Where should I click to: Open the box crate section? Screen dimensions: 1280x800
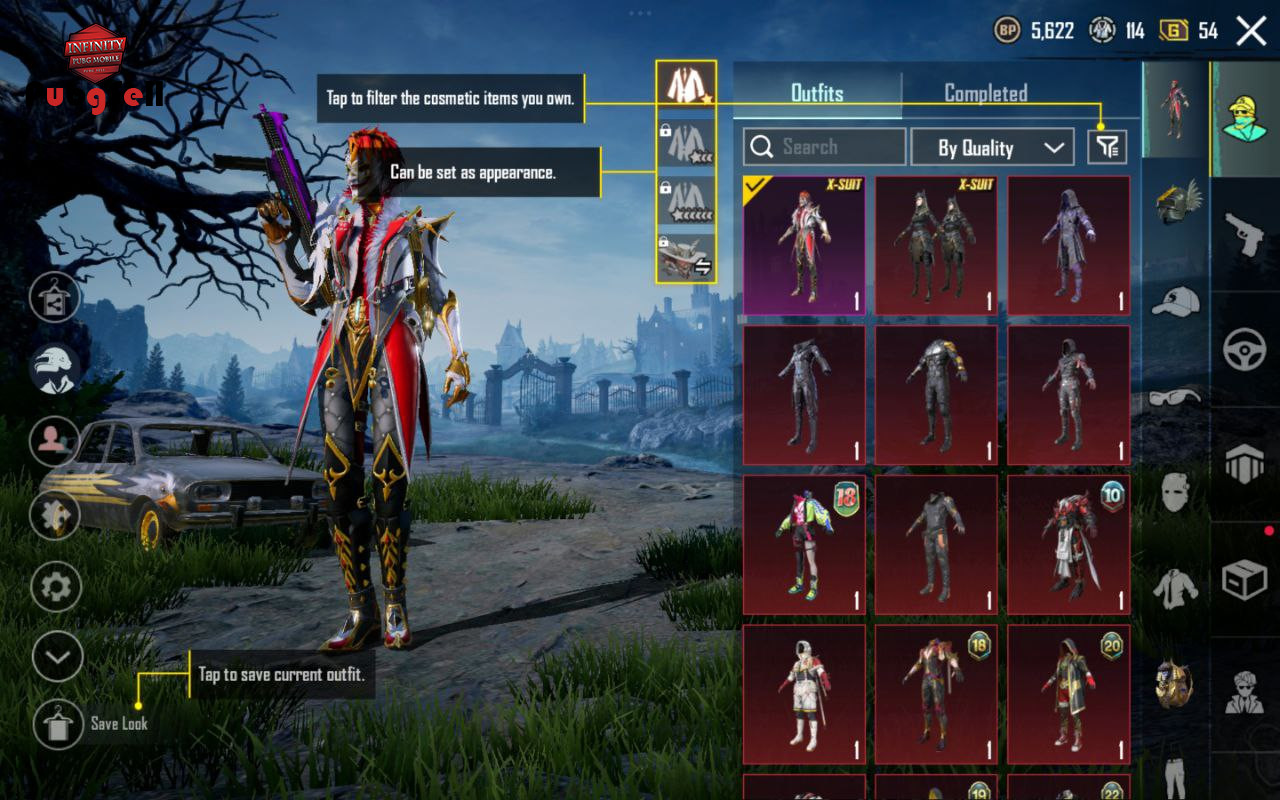pos(1245,580)
